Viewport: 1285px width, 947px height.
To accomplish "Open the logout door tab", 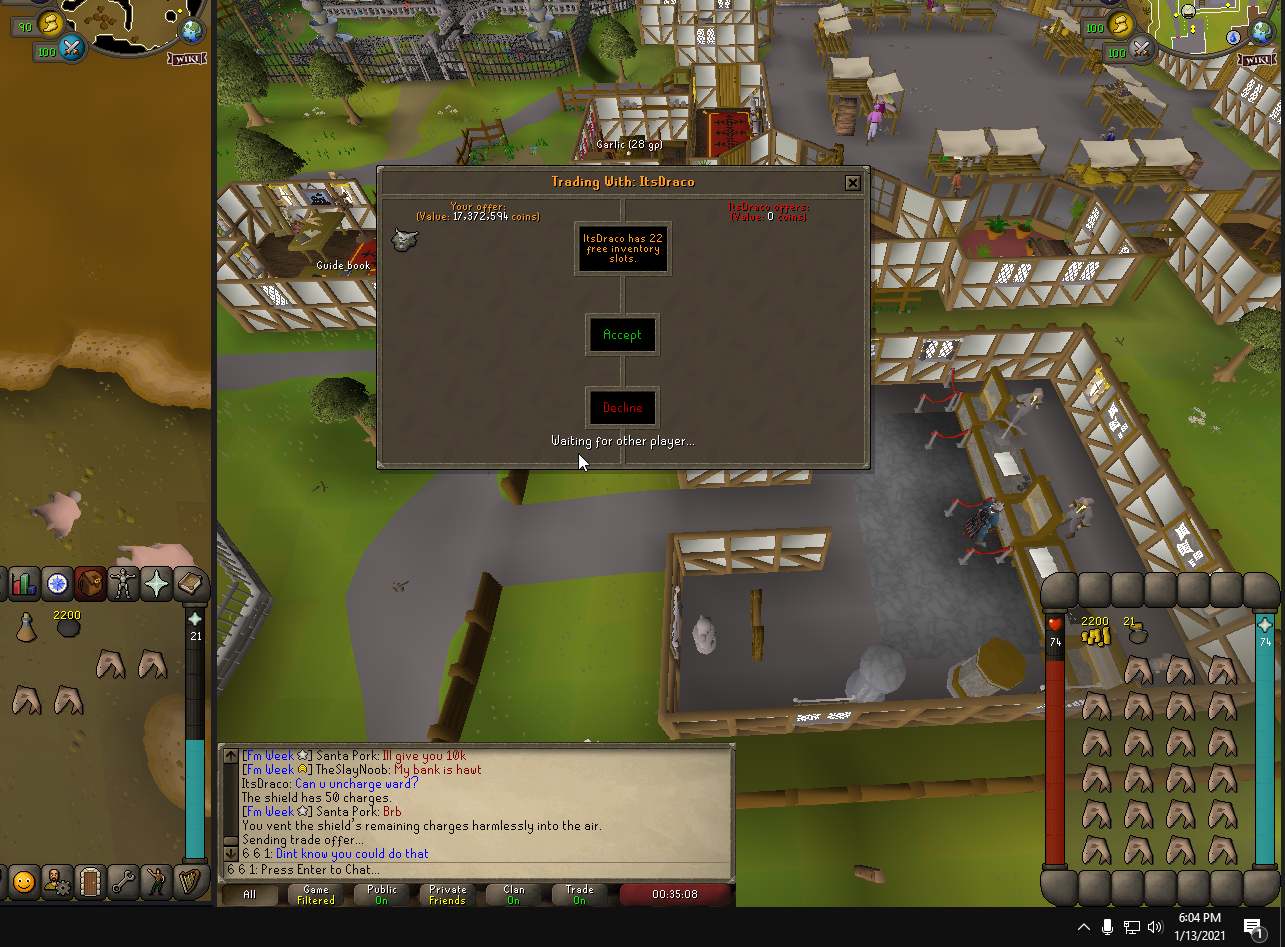I will coord(90,881).
